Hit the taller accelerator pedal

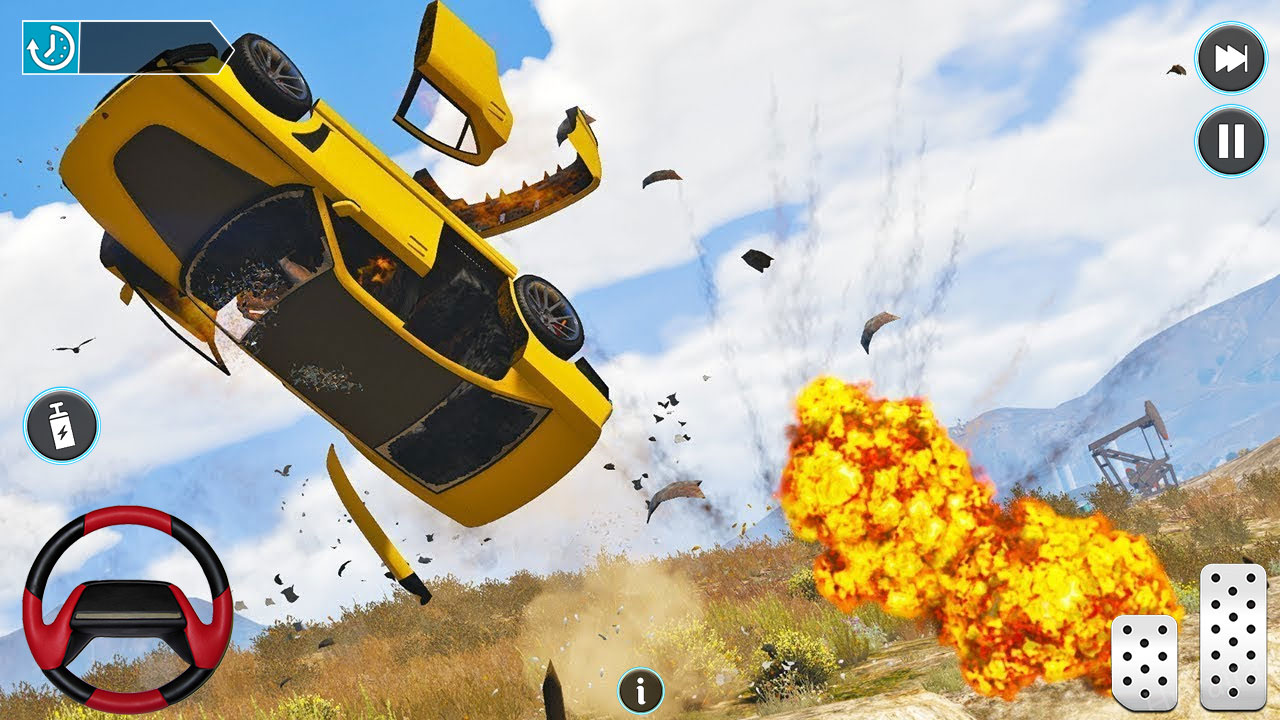click(x=1233, y=636)
